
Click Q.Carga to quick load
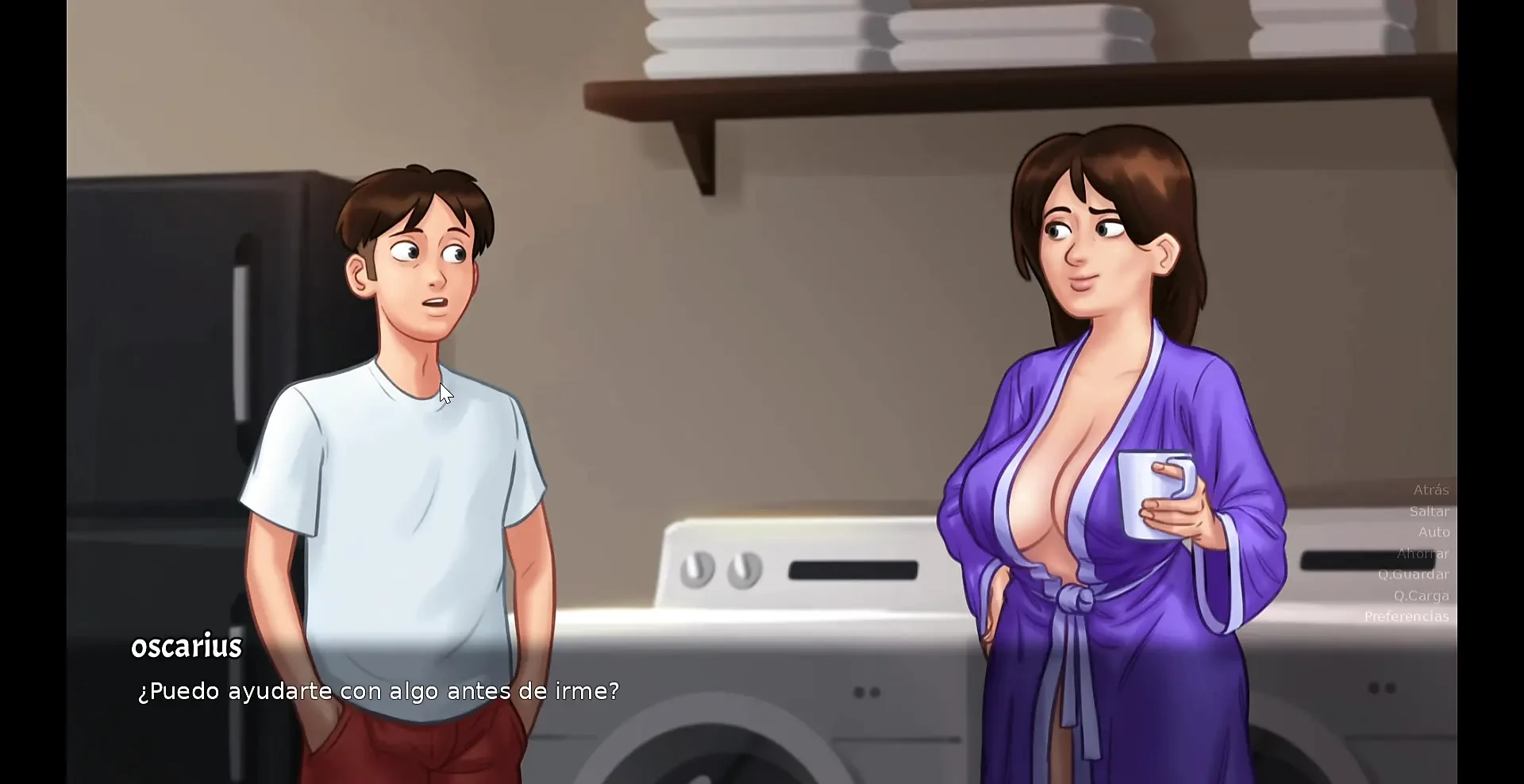pyautogui.click(x=1423, y=595)
